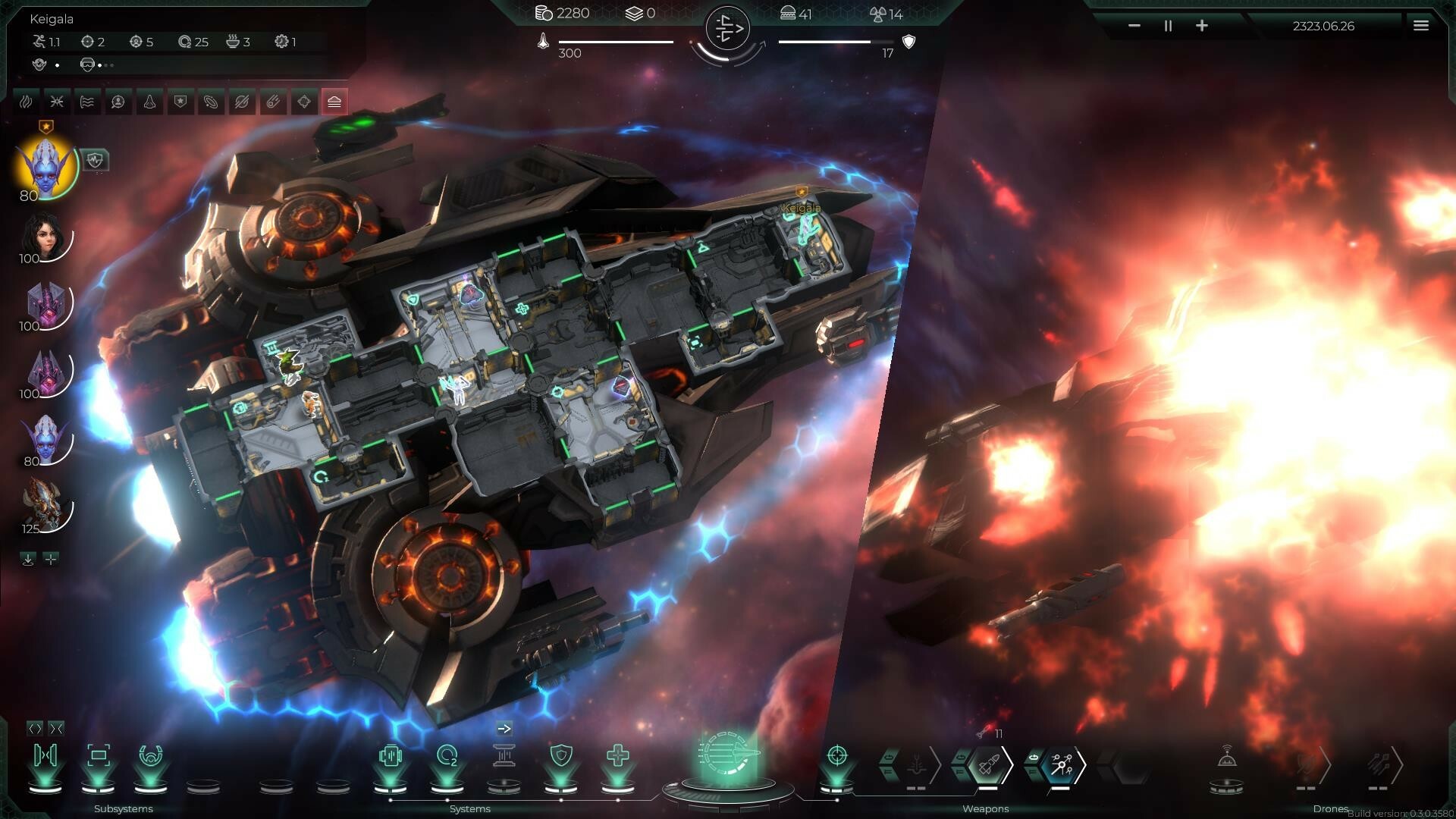The width and height of the screenshot is (1456, 819).
Task: Toggle the highlighted layers icon in top toolbar
Action: [334, 102]
